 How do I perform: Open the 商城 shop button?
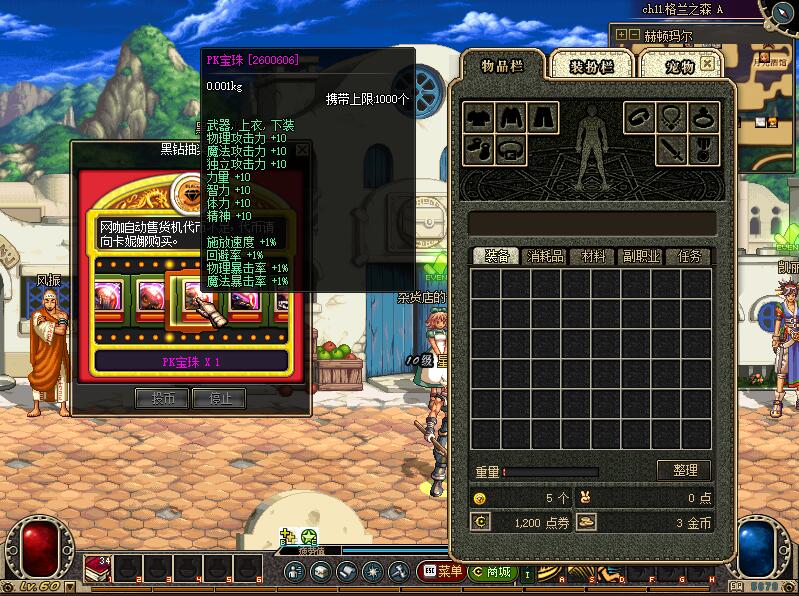(x=497, y=572)
